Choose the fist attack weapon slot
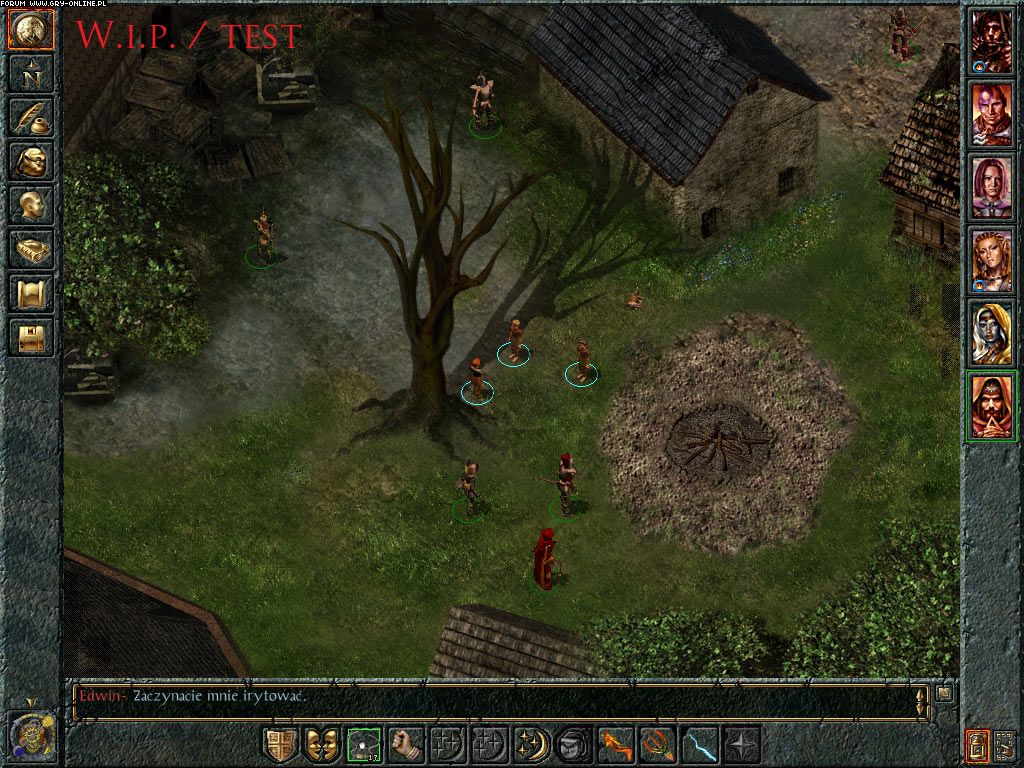This screenshot has height=768, width=1024. (x=406, y=745)
